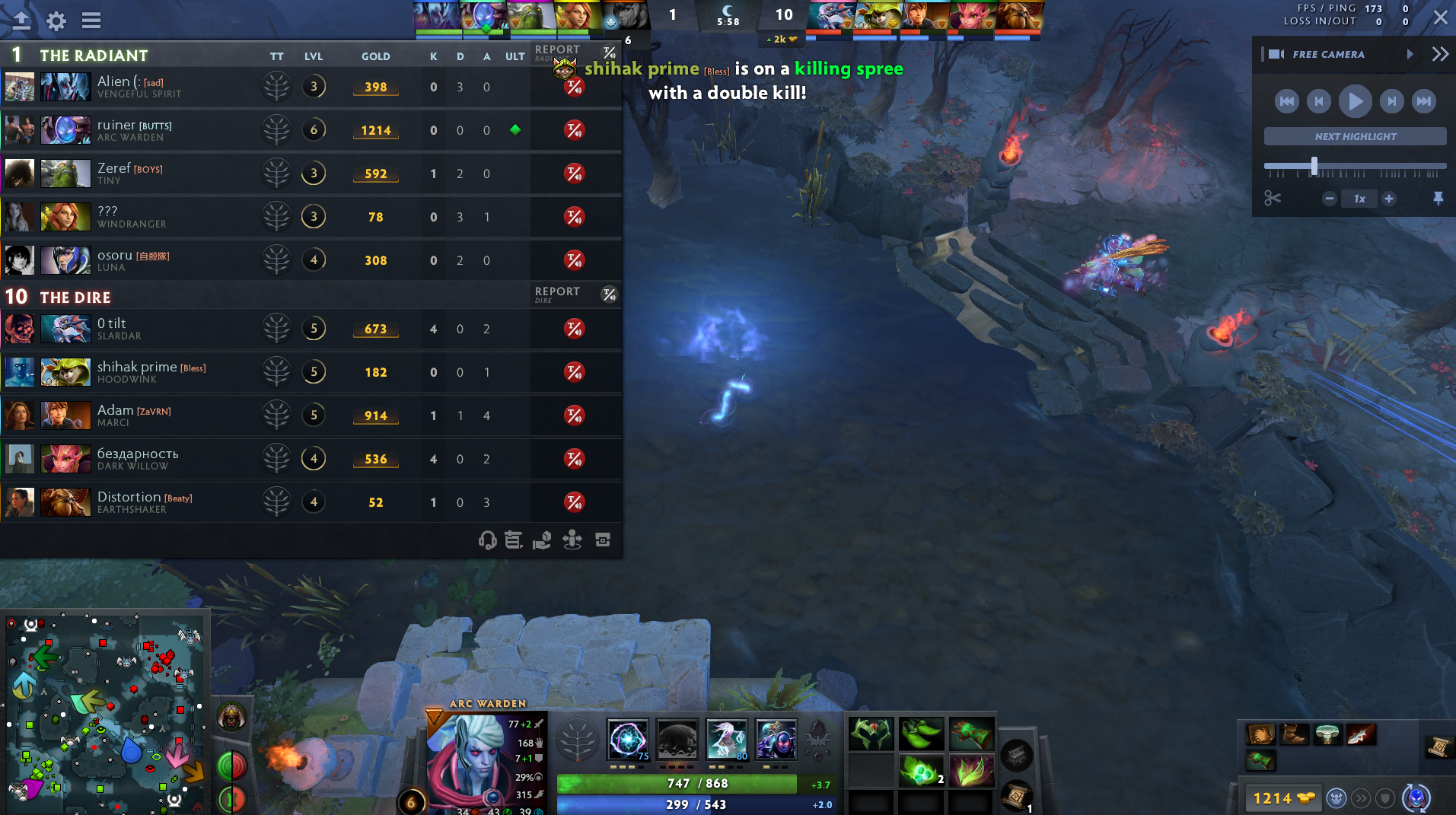The image size is (1456, 815).
Task: Select the scissors clip tool in replay controls
Action: (1273, 198)
